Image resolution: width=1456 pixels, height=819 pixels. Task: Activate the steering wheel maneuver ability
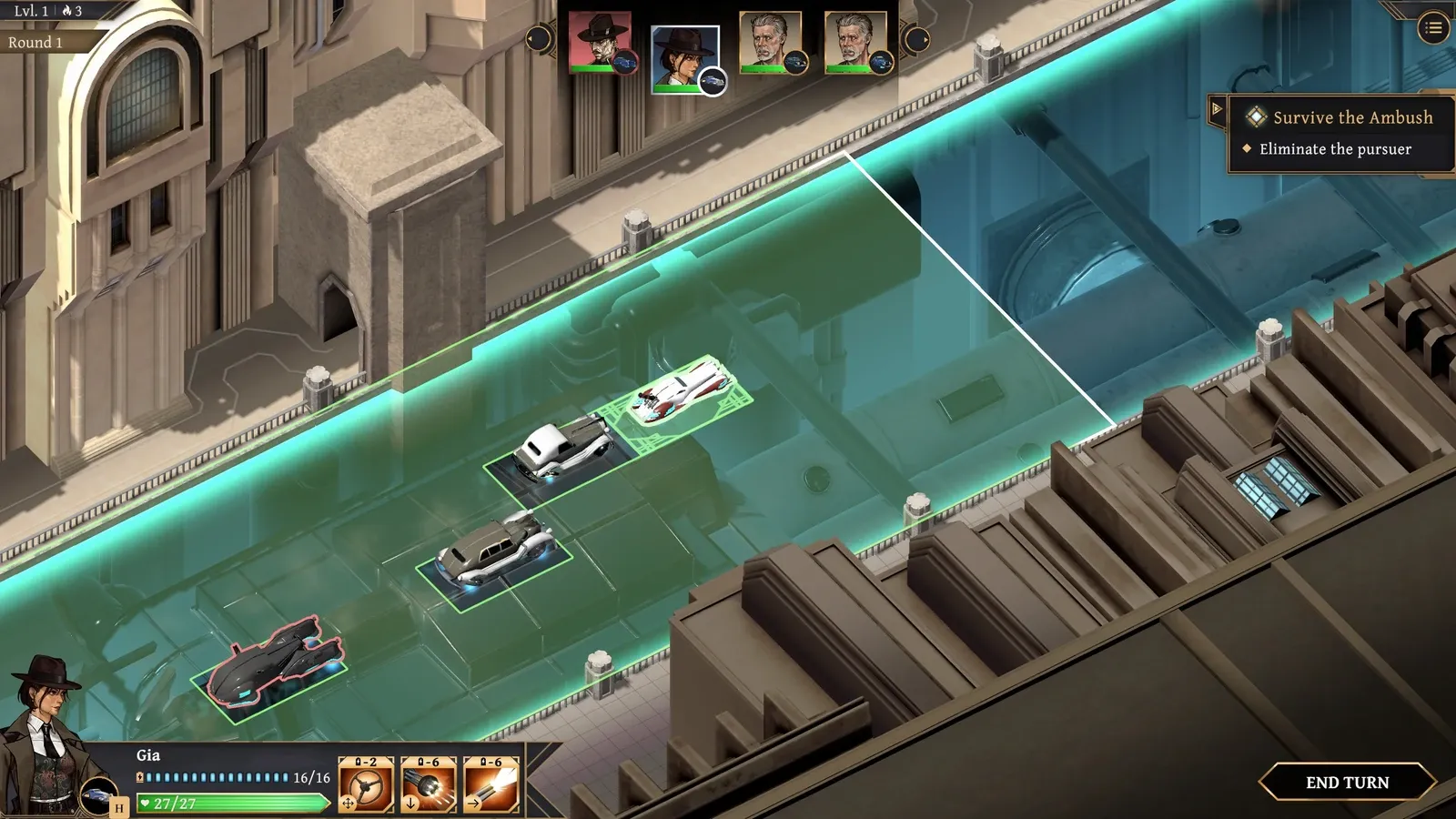(366, 786)
